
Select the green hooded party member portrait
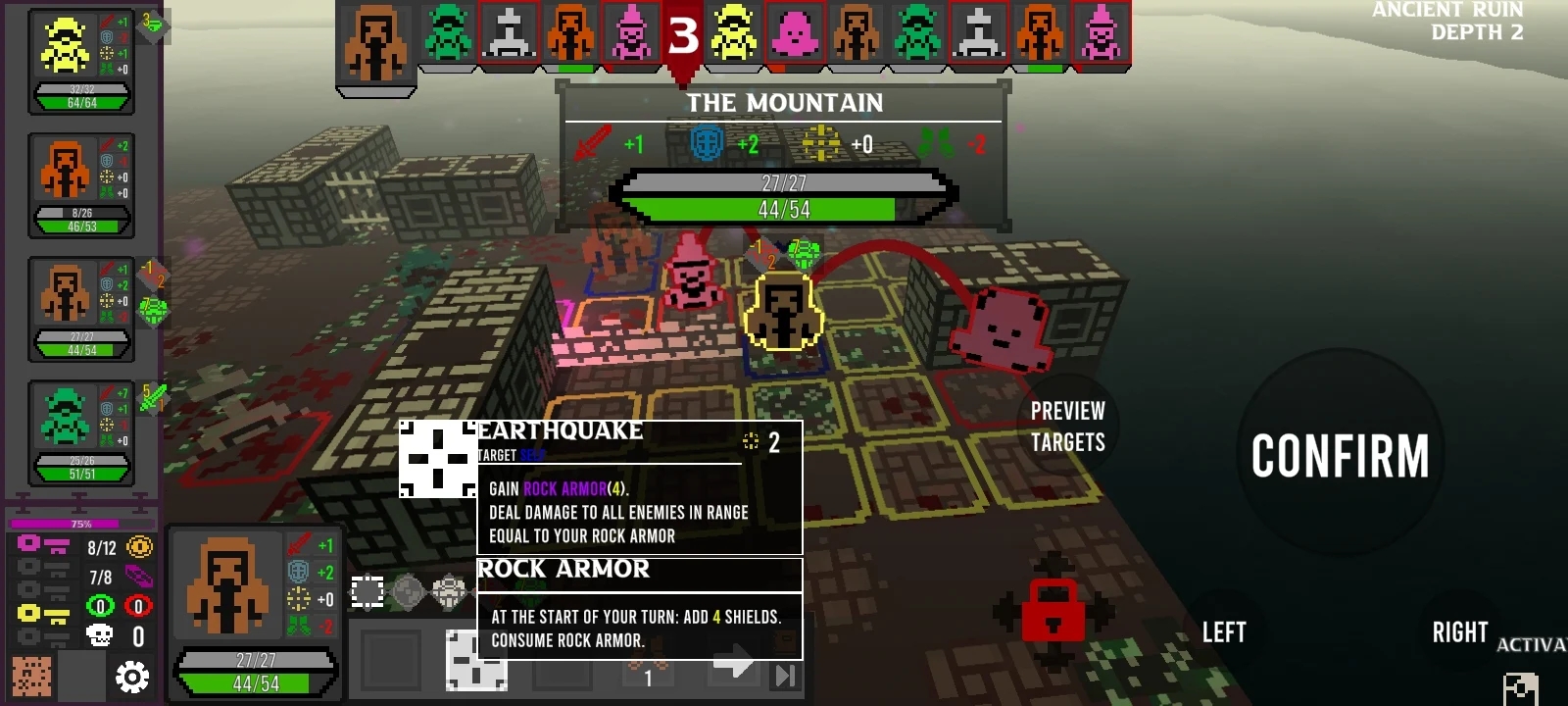coord(65,418)
